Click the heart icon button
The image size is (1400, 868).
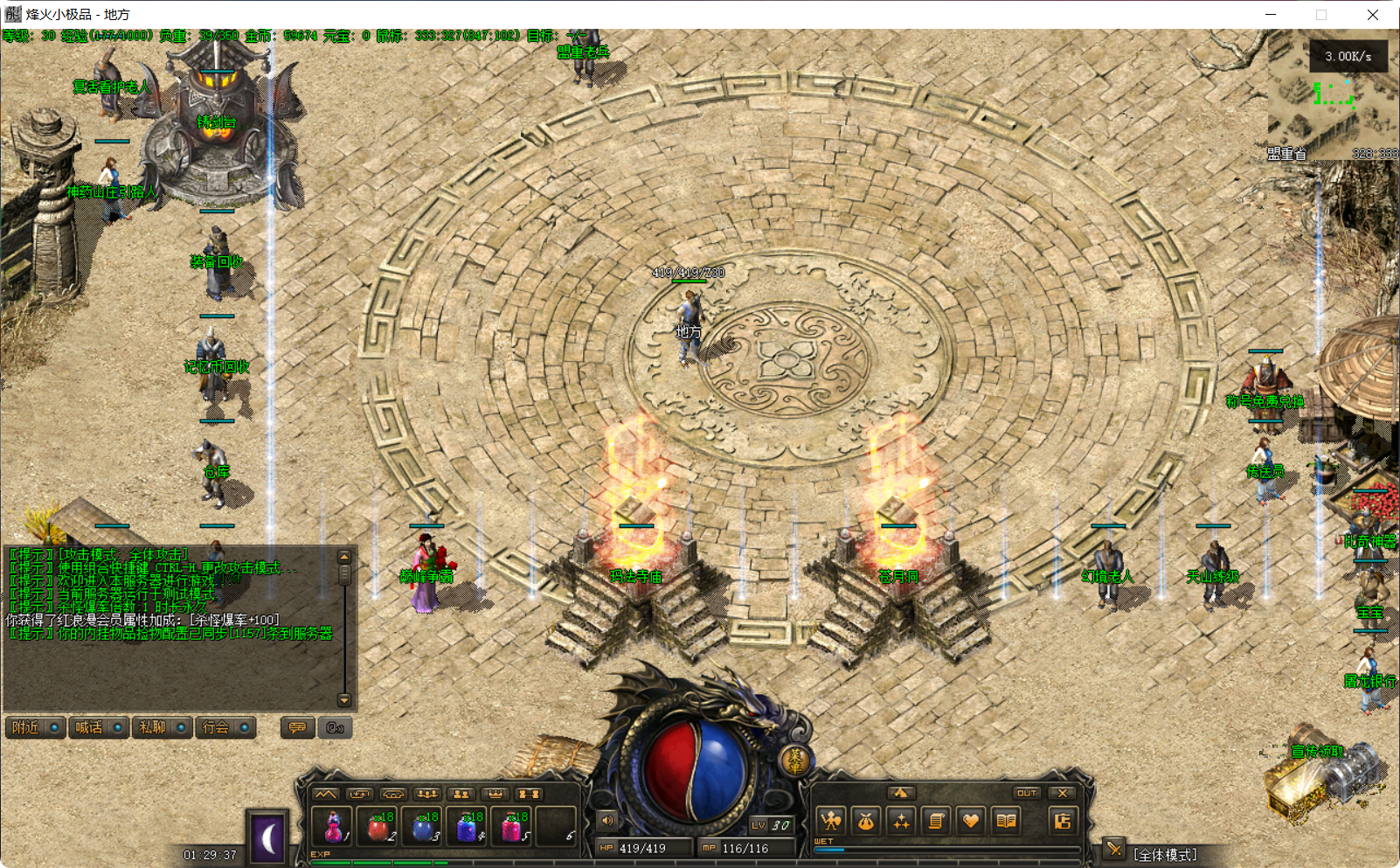(x=971, y=821)
